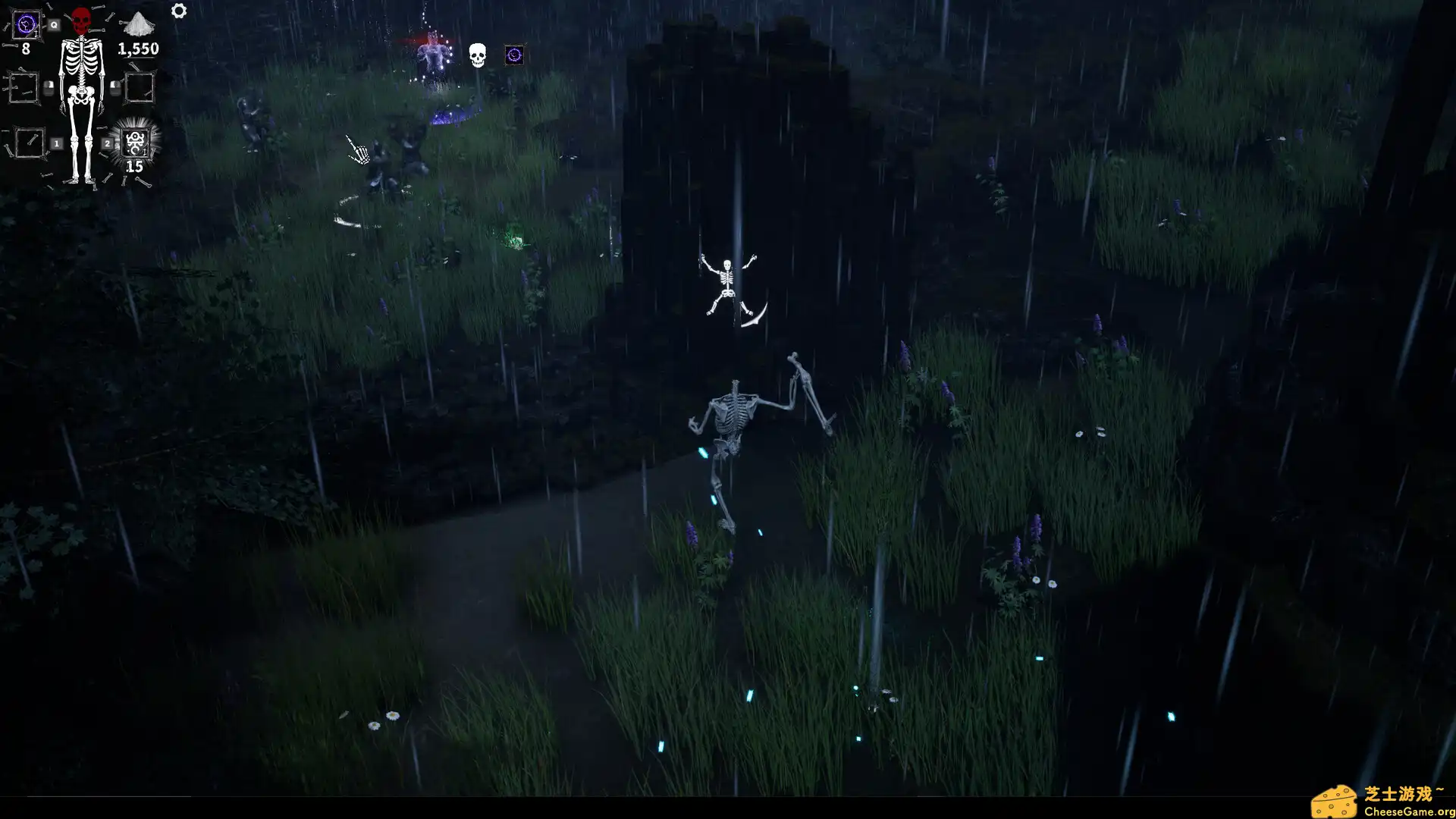
Task: Click the left mouse button slot icon
Action: click(x=48, y=86)
